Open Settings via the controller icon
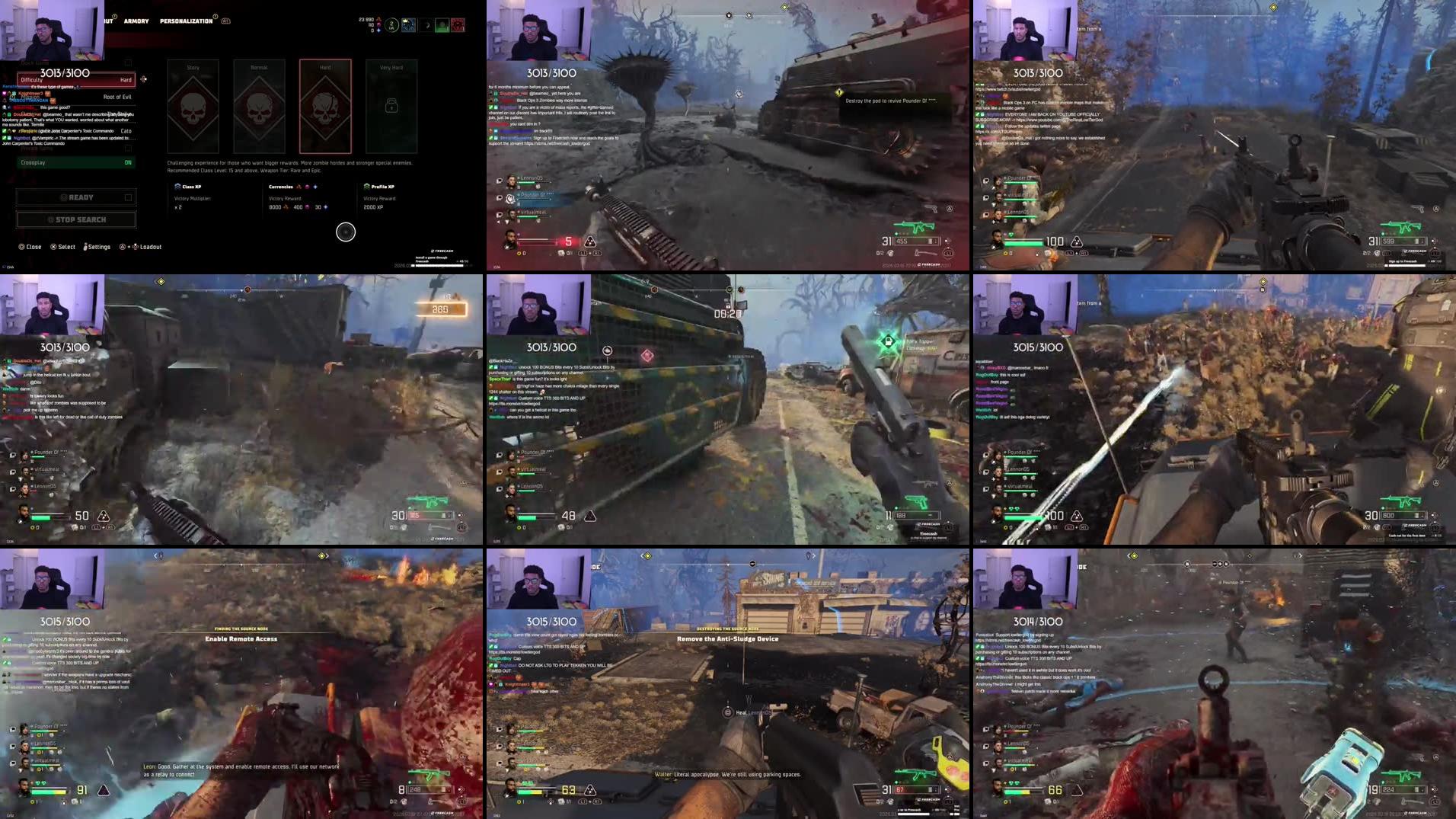Screen dimensions: 1456x819 point(85,245)
